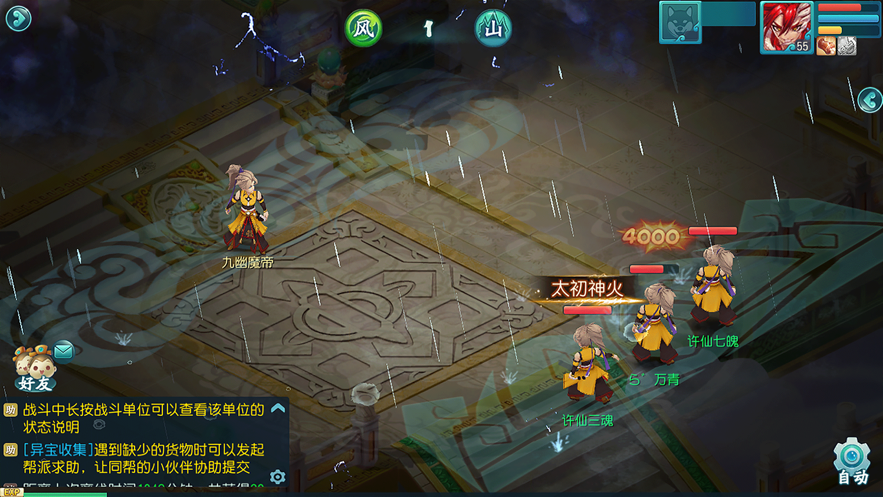Open the red-haired character portrait
The width and height of the screenshot is (883, 497).
pyautogui.click(x=786, y=26)
